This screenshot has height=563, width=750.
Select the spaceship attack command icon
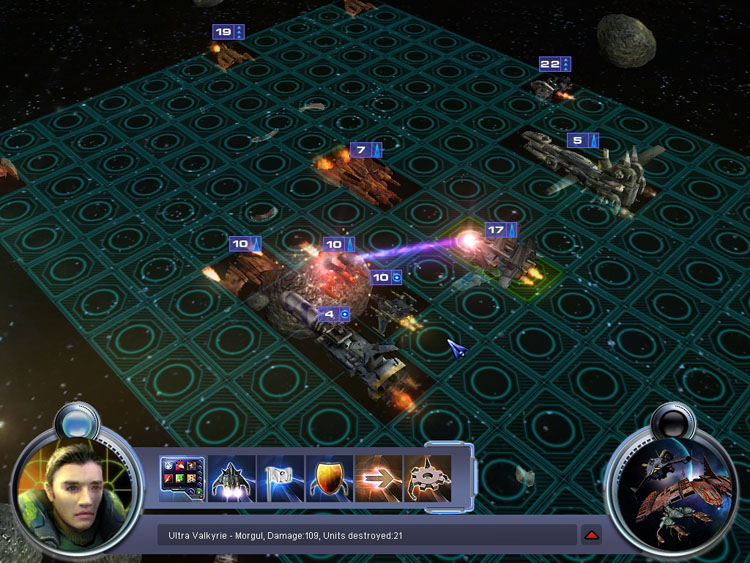(x=231, y=478)
